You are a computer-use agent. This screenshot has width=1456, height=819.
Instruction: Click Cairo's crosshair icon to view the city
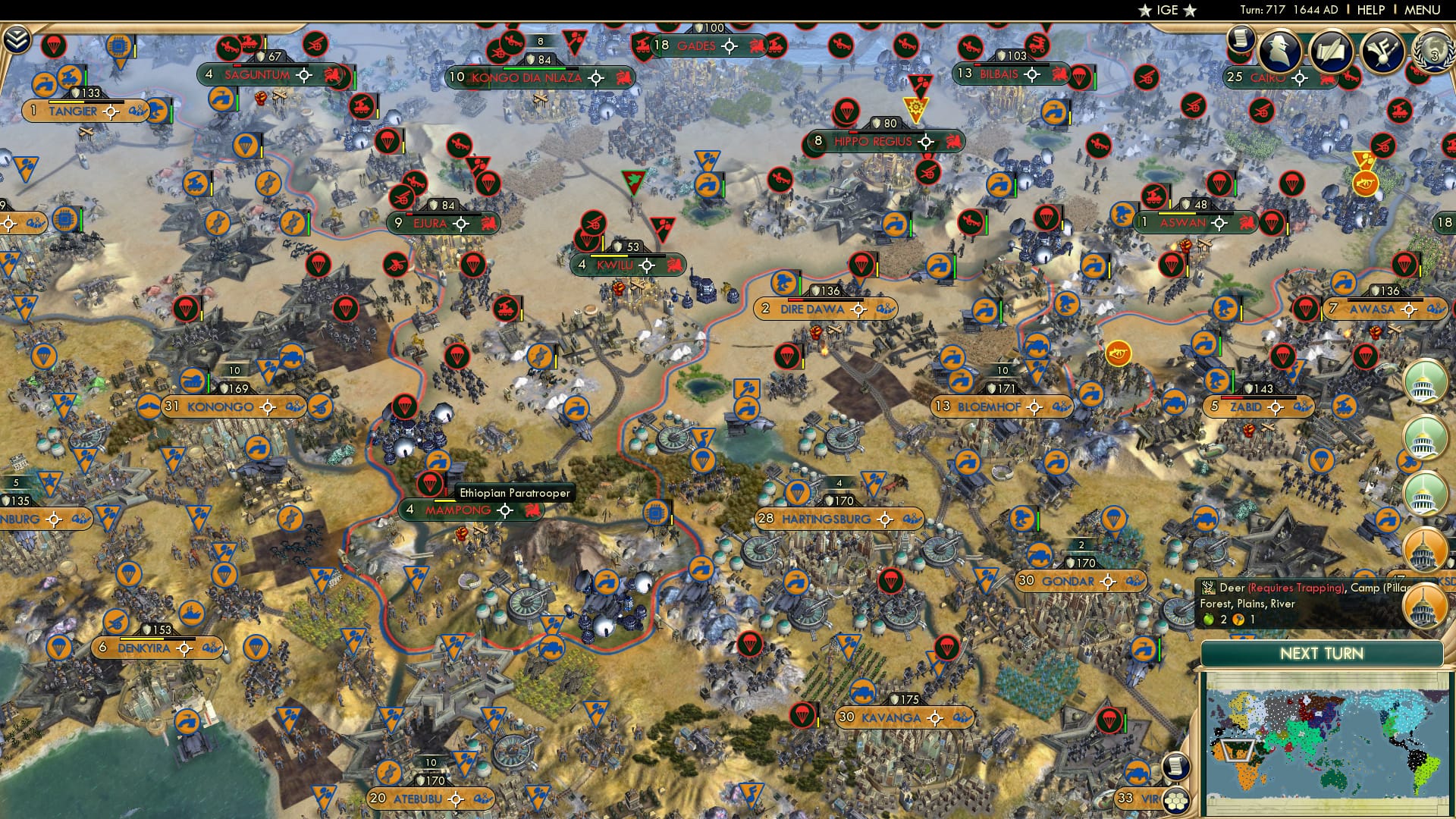click(x=1298, y=77)
